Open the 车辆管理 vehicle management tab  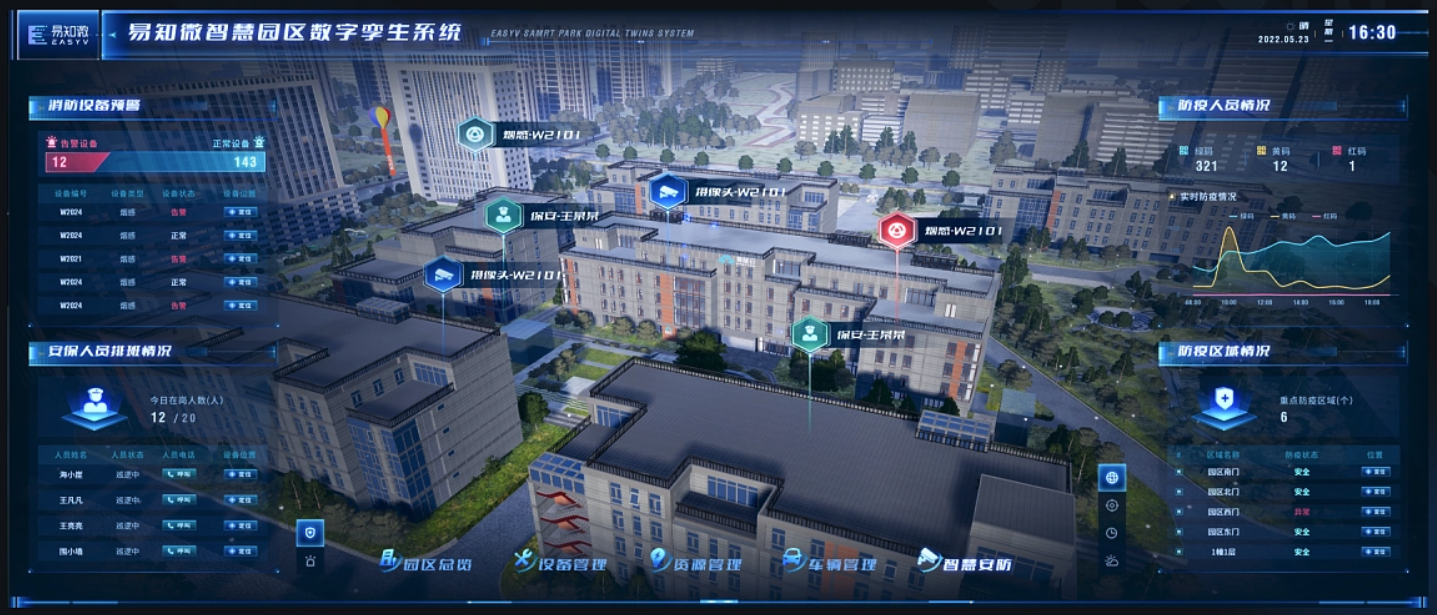pyautogui.click(x=830, y=562)
